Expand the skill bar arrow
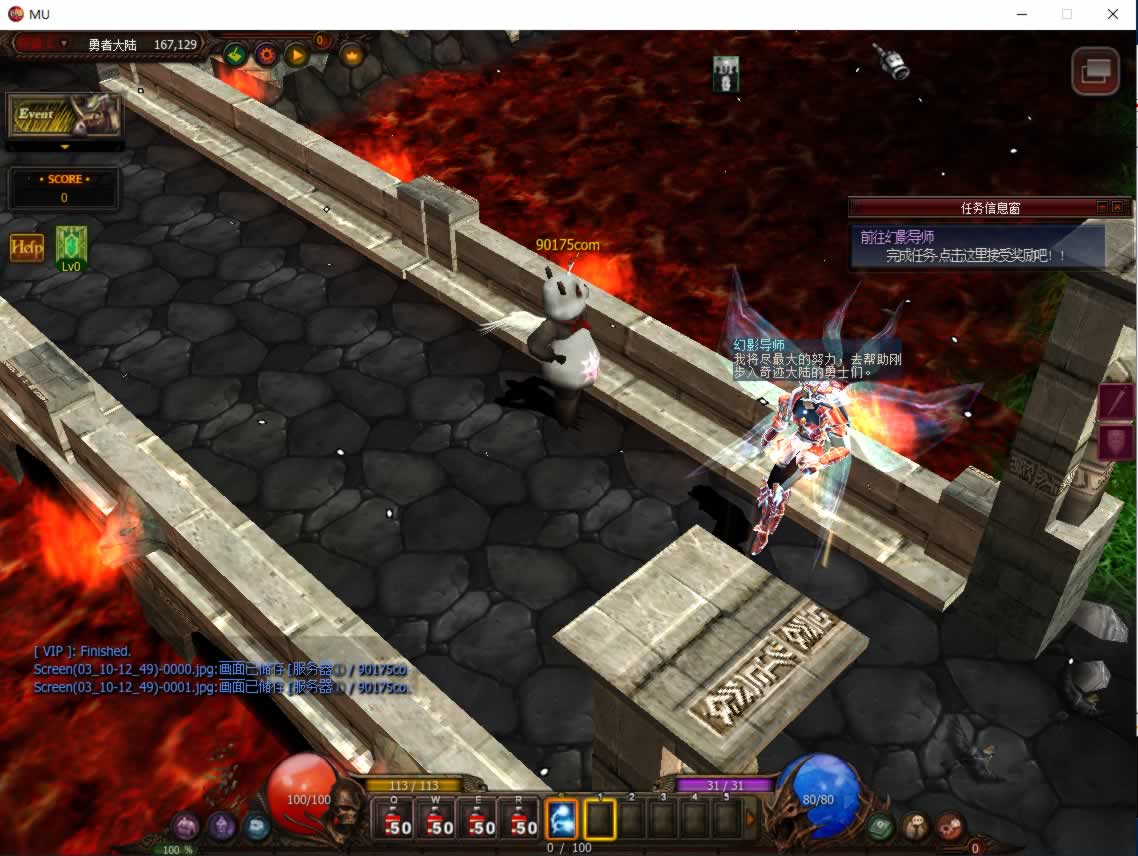This screenshot has height=856, width=1138. coord(752,820)
